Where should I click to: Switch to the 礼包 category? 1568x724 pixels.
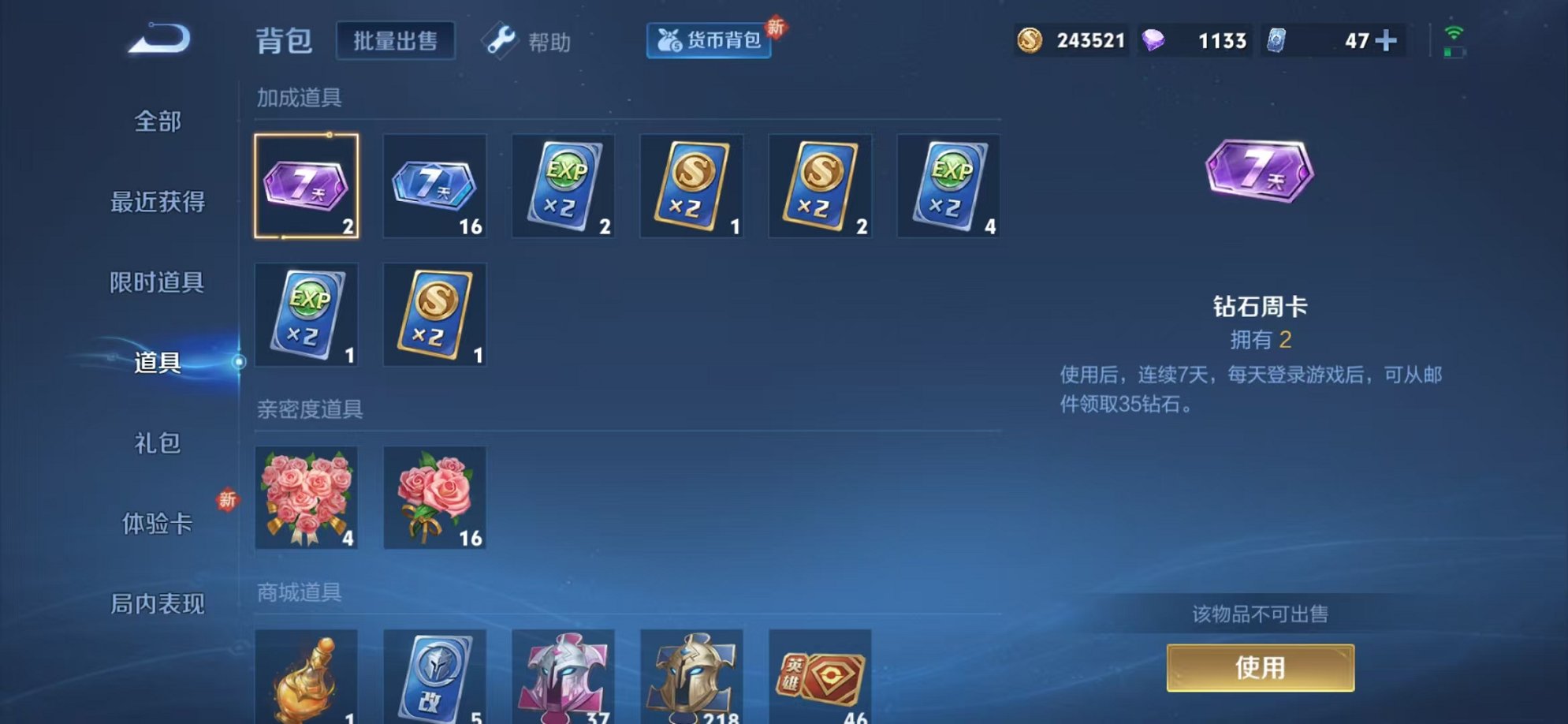(157, 445)
